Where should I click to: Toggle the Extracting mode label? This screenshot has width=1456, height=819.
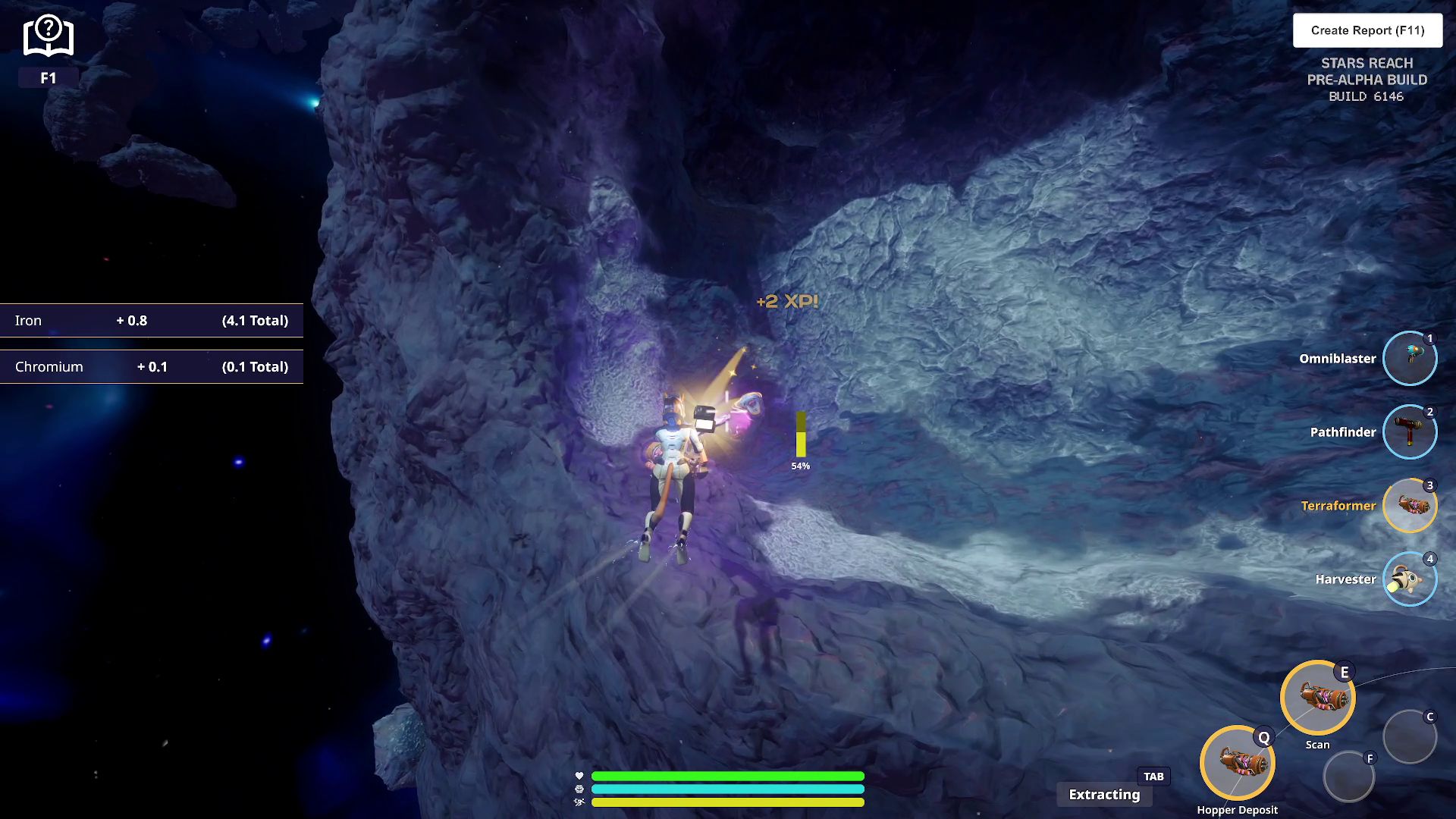tap(1104, 794)
